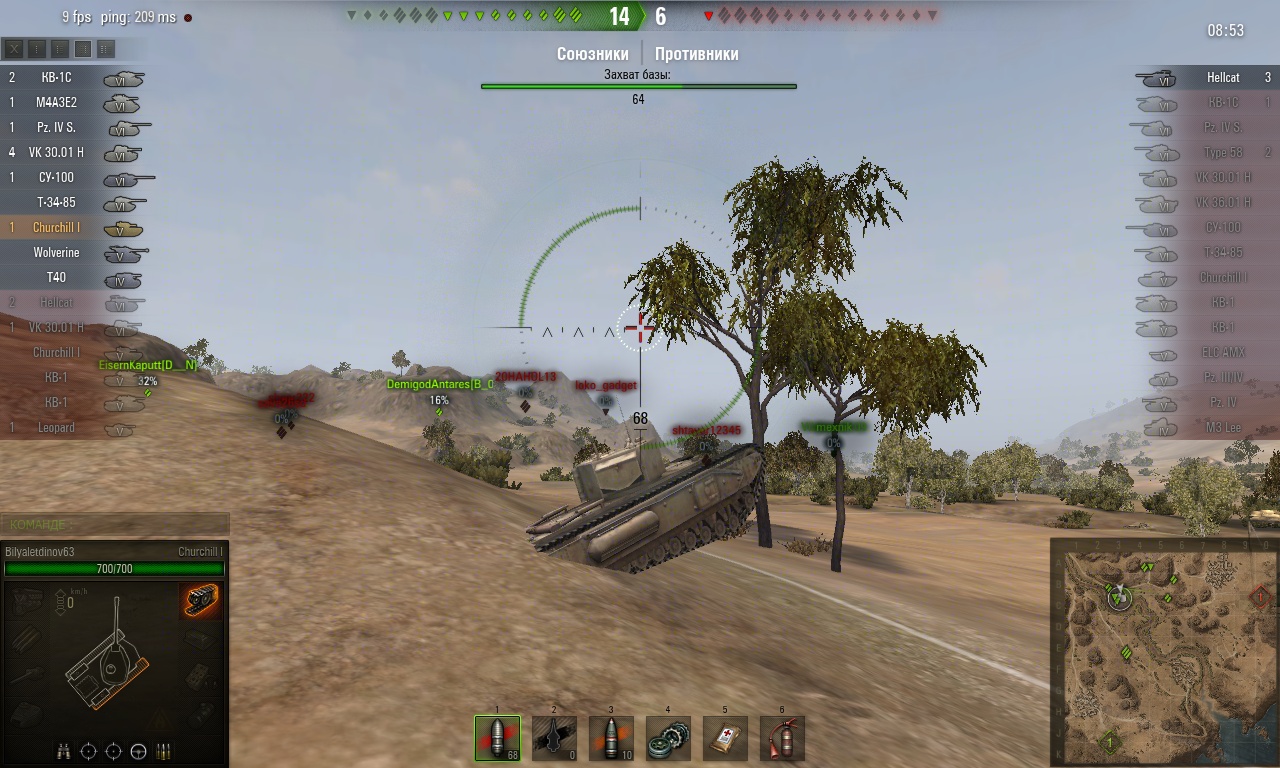1280x768 pixels.
Task: Hide the player list with X button
Action: [x=14, y=48]
